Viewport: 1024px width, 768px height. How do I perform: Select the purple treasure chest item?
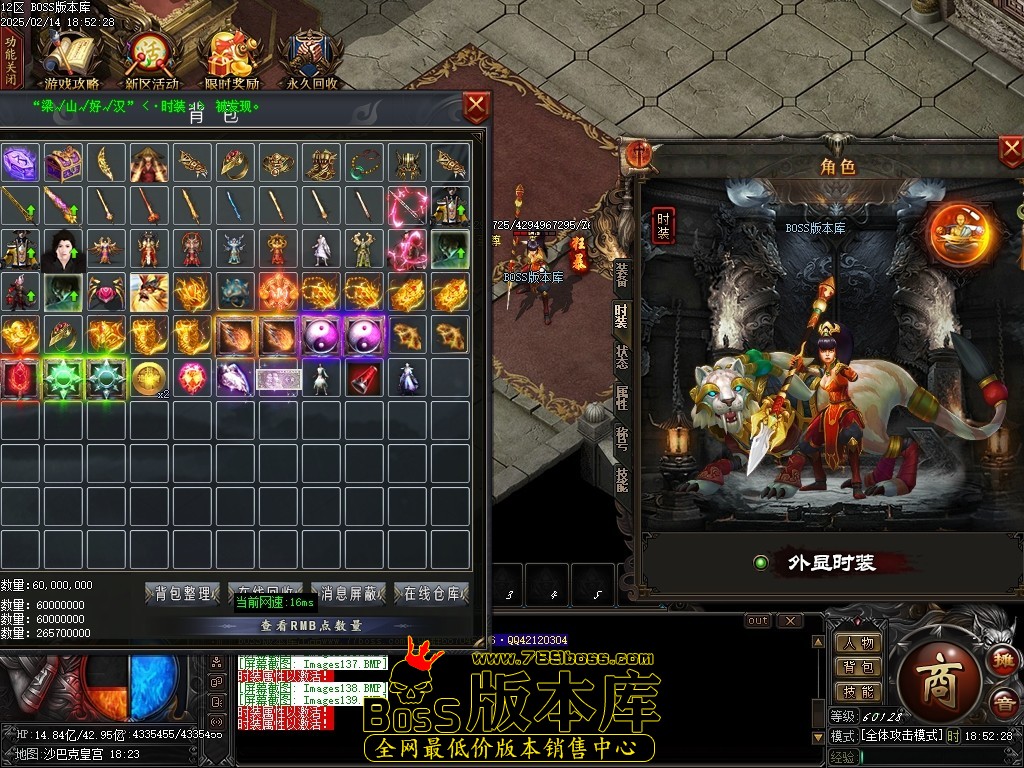[63, 162]
